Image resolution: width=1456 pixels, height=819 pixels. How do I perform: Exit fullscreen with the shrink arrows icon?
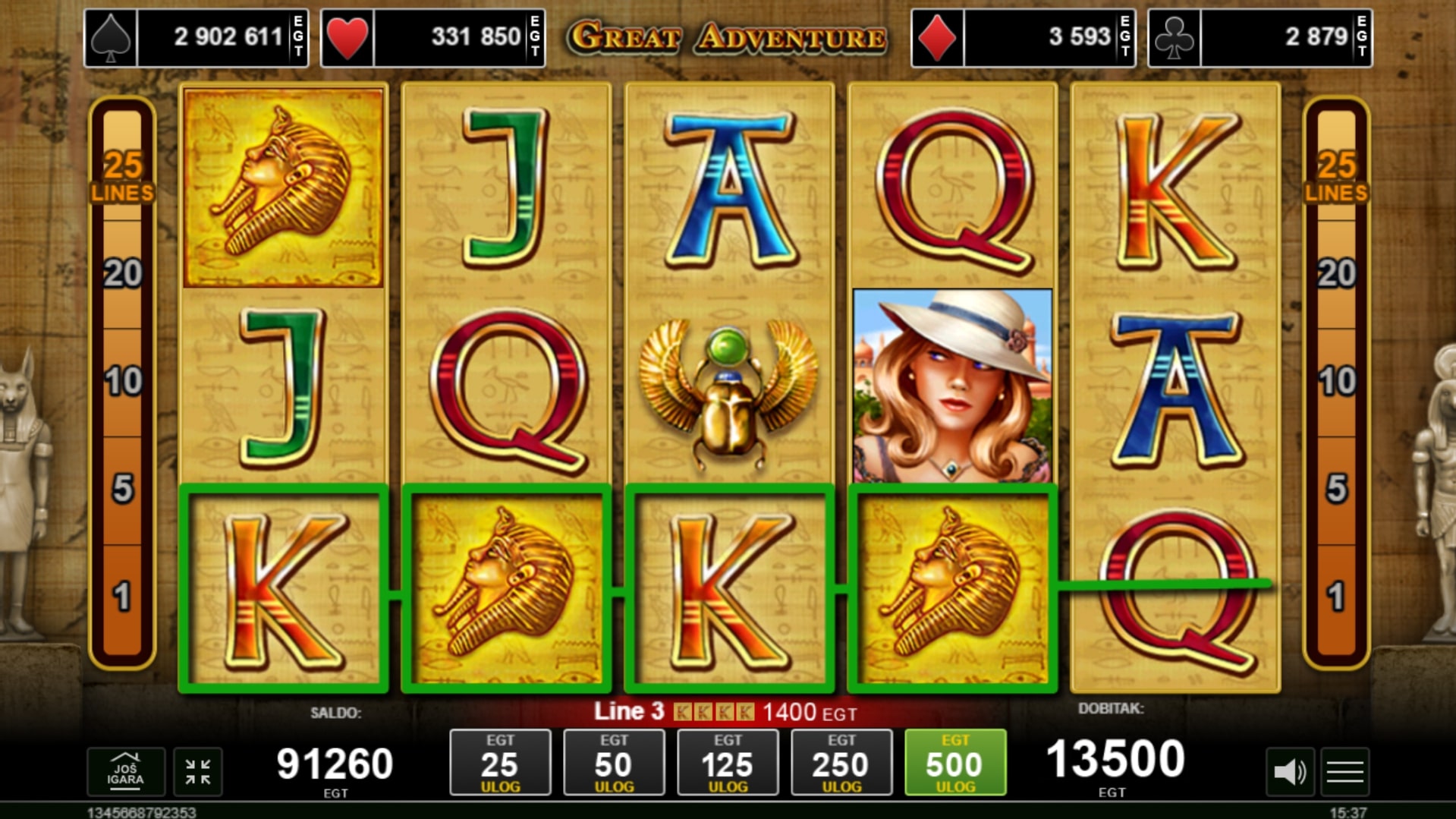pos(198,772)
